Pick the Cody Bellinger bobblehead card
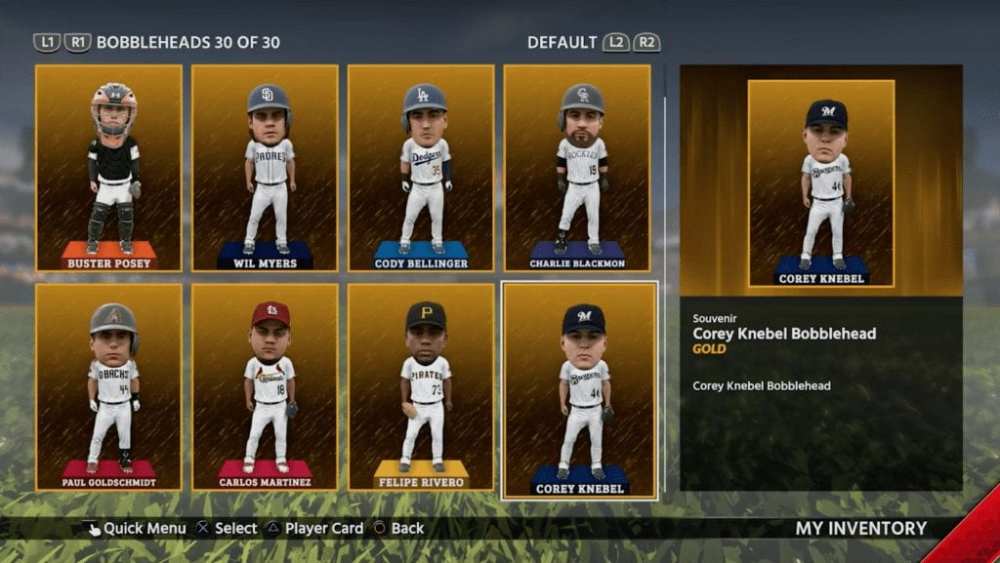Image resolution: width=1000 pixels, height=563 pixels. (421, 168)
